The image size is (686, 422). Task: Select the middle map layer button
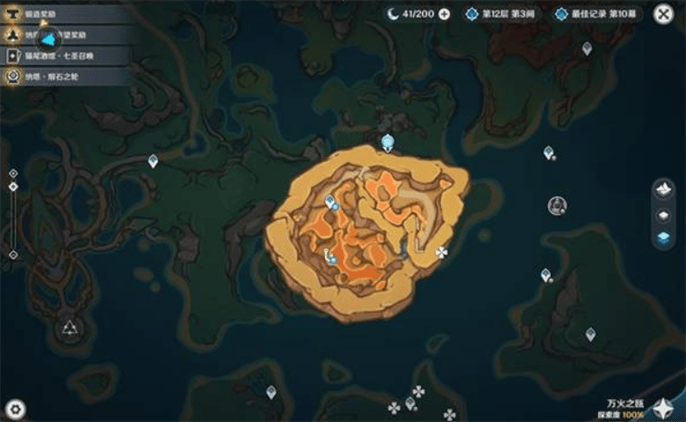pos(662,215)
